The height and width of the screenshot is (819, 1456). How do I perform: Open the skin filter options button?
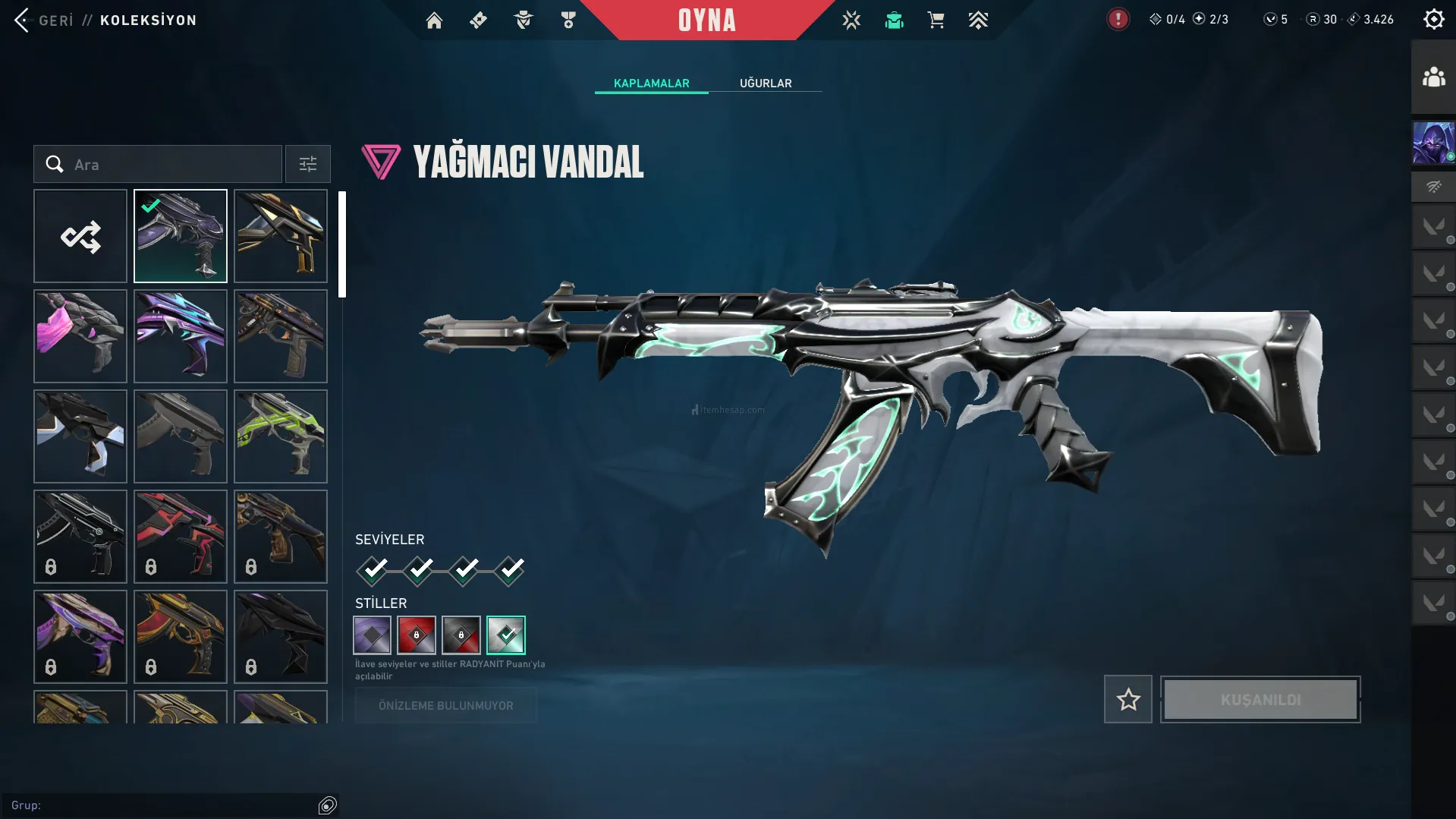coord(307,164)
